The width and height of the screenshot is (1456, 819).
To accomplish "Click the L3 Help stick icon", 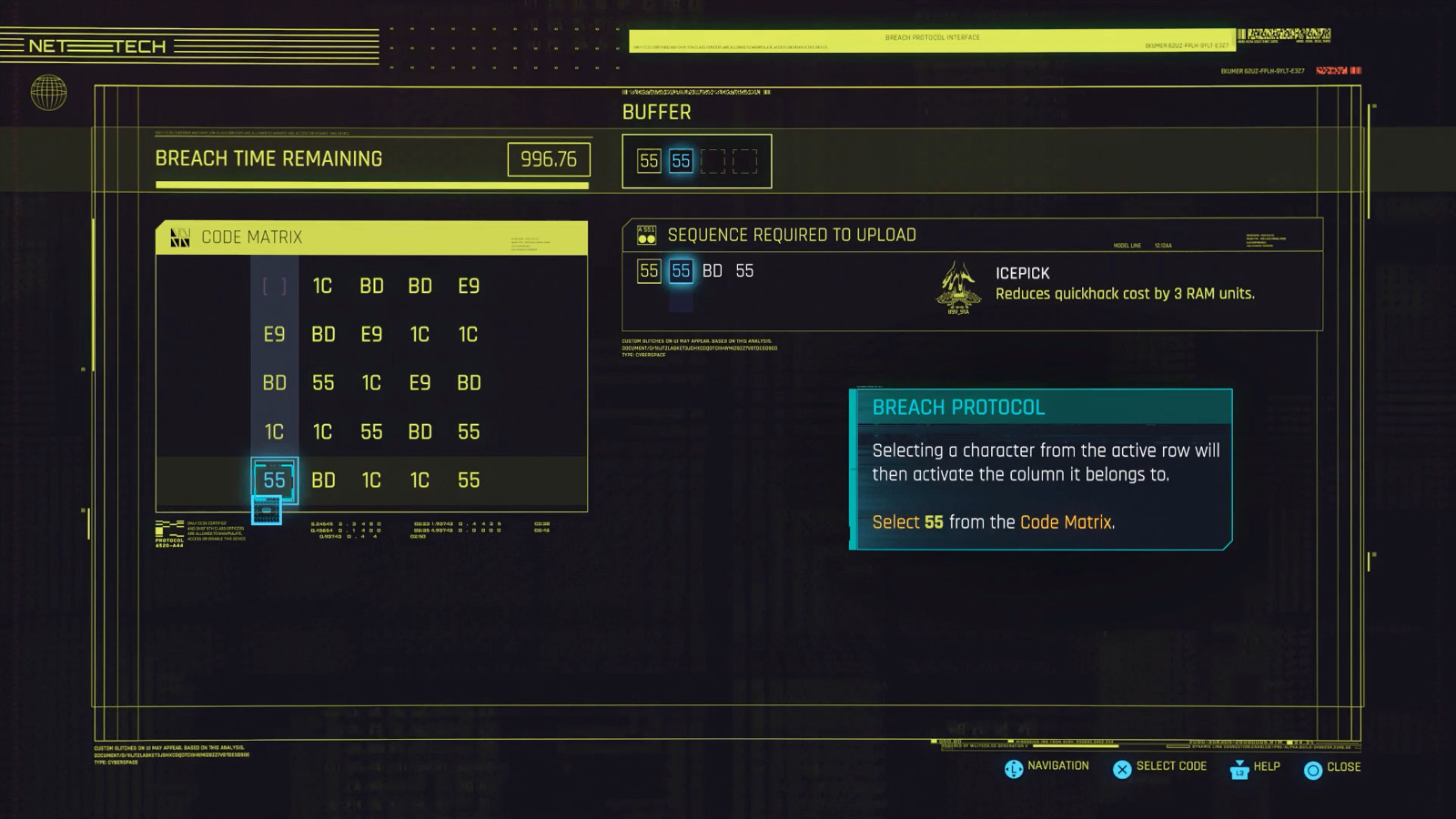I will point(1238,769).
